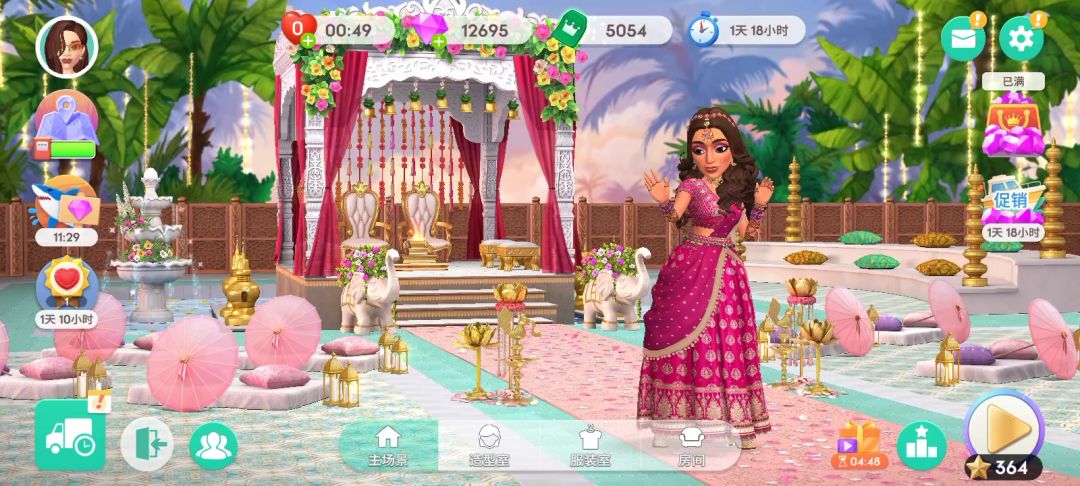The image size is (1080, 486).
Task: Open the settings gear
Action: point(1021,39)
